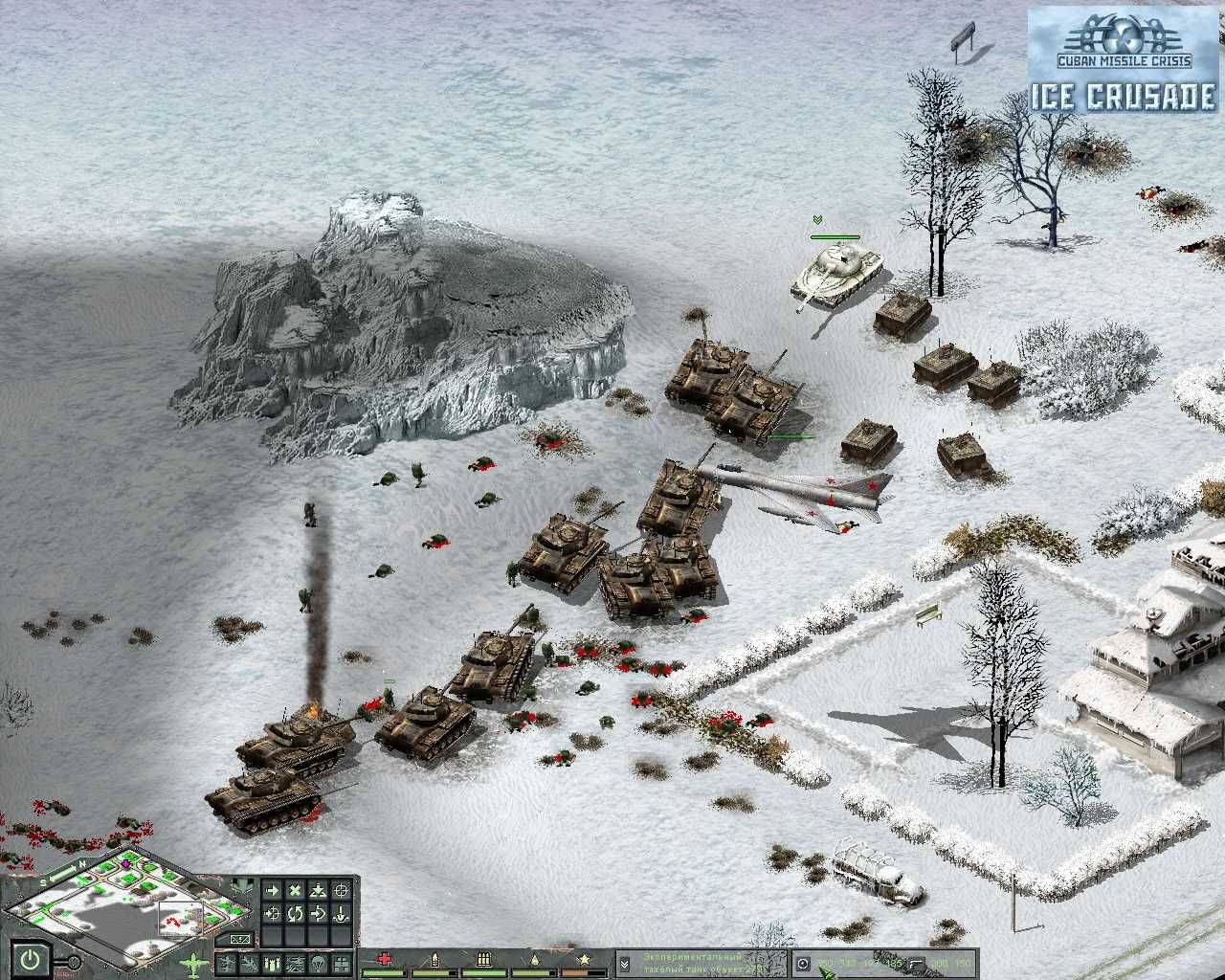Select the paratrooper drop icon
Viewport: 1225px width, 980px height.
pyautogui.click(x=315, y=965)
